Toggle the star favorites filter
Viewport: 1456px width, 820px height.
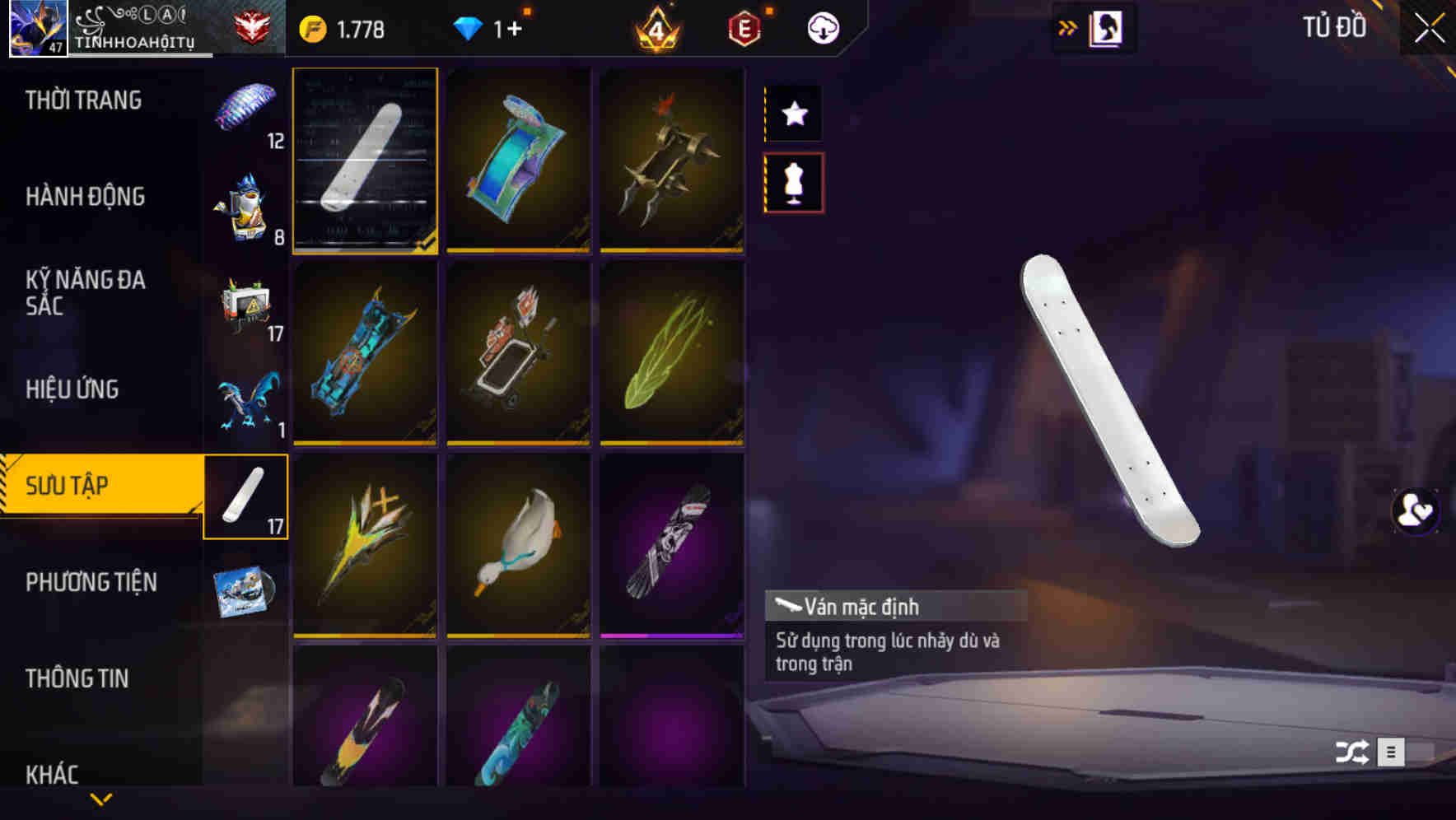coord(793,114)
